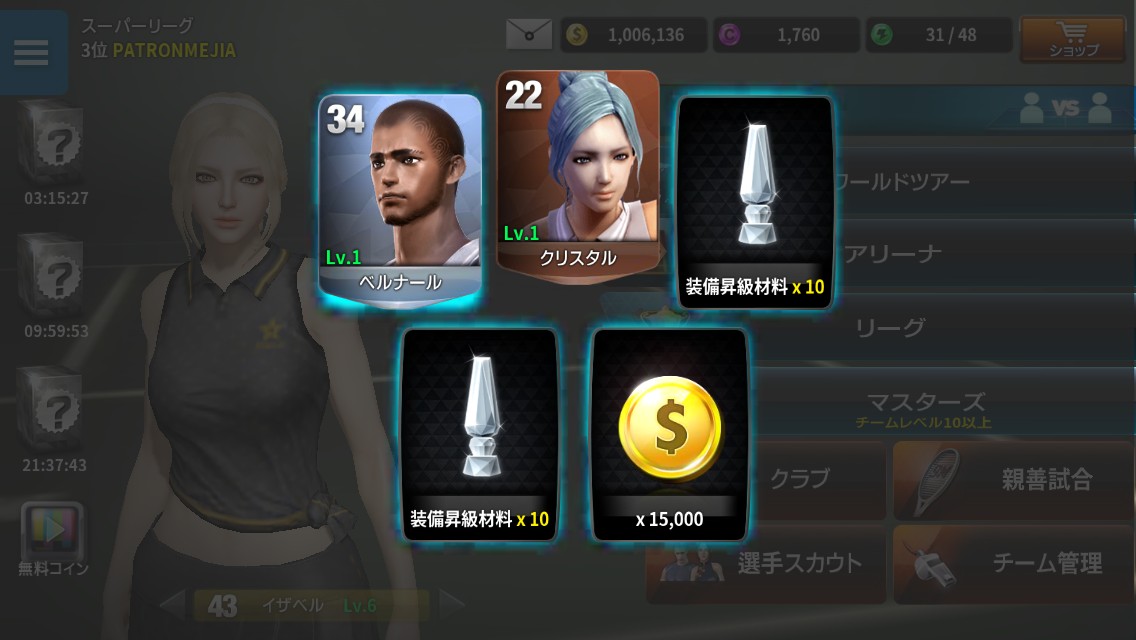This screenshot has width=1136, height=640.
Task: Tap the 15,000 gold coin reward card
Action: coord(670,435)
